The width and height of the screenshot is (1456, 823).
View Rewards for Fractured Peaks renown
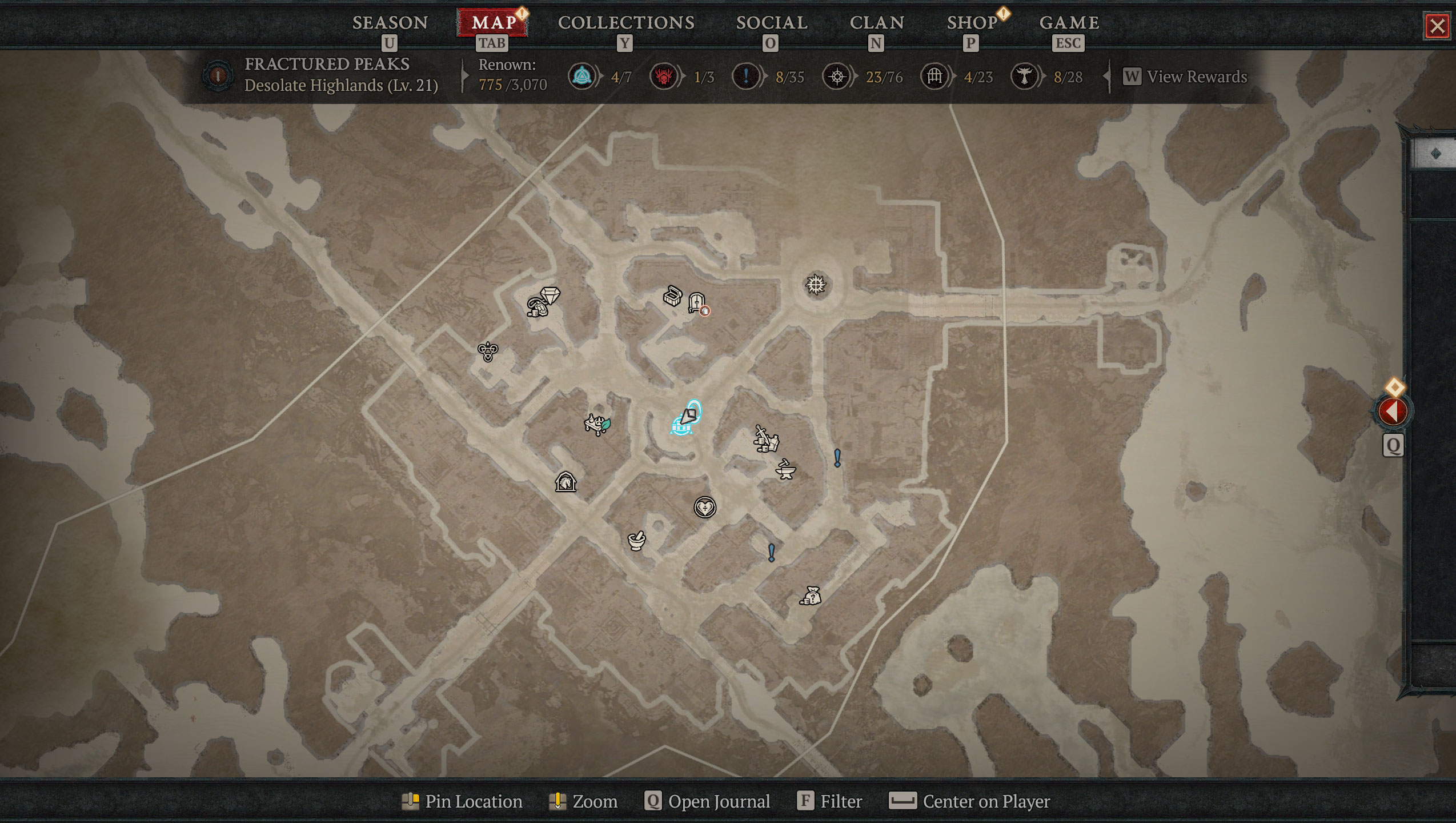(1185, 77)
